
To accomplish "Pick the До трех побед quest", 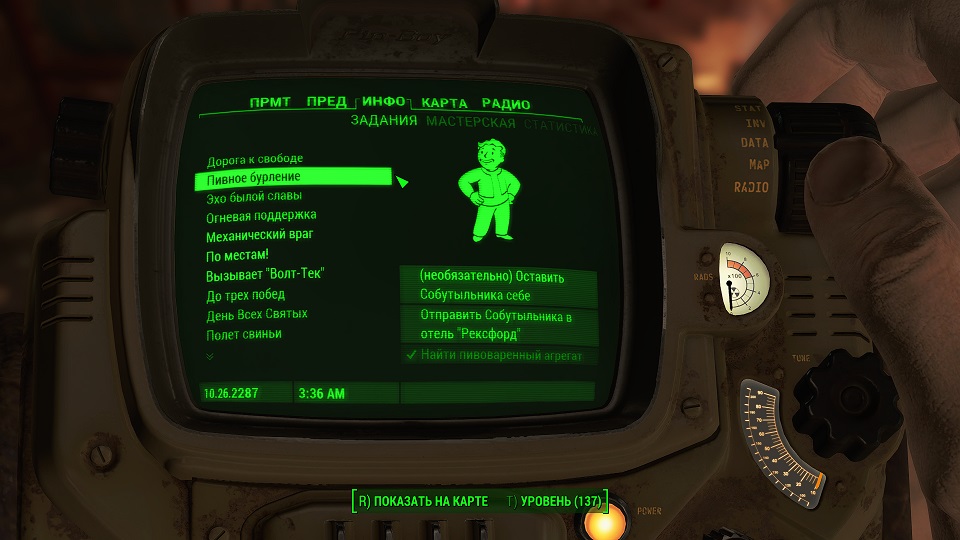I will coord(246,295).
